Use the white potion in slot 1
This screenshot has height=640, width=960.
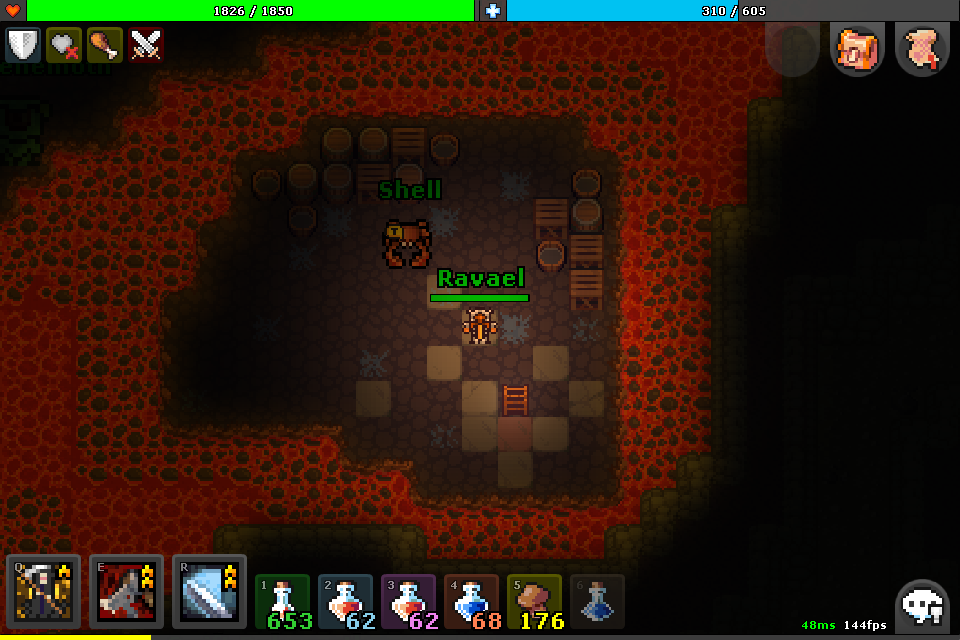(284, 602)
